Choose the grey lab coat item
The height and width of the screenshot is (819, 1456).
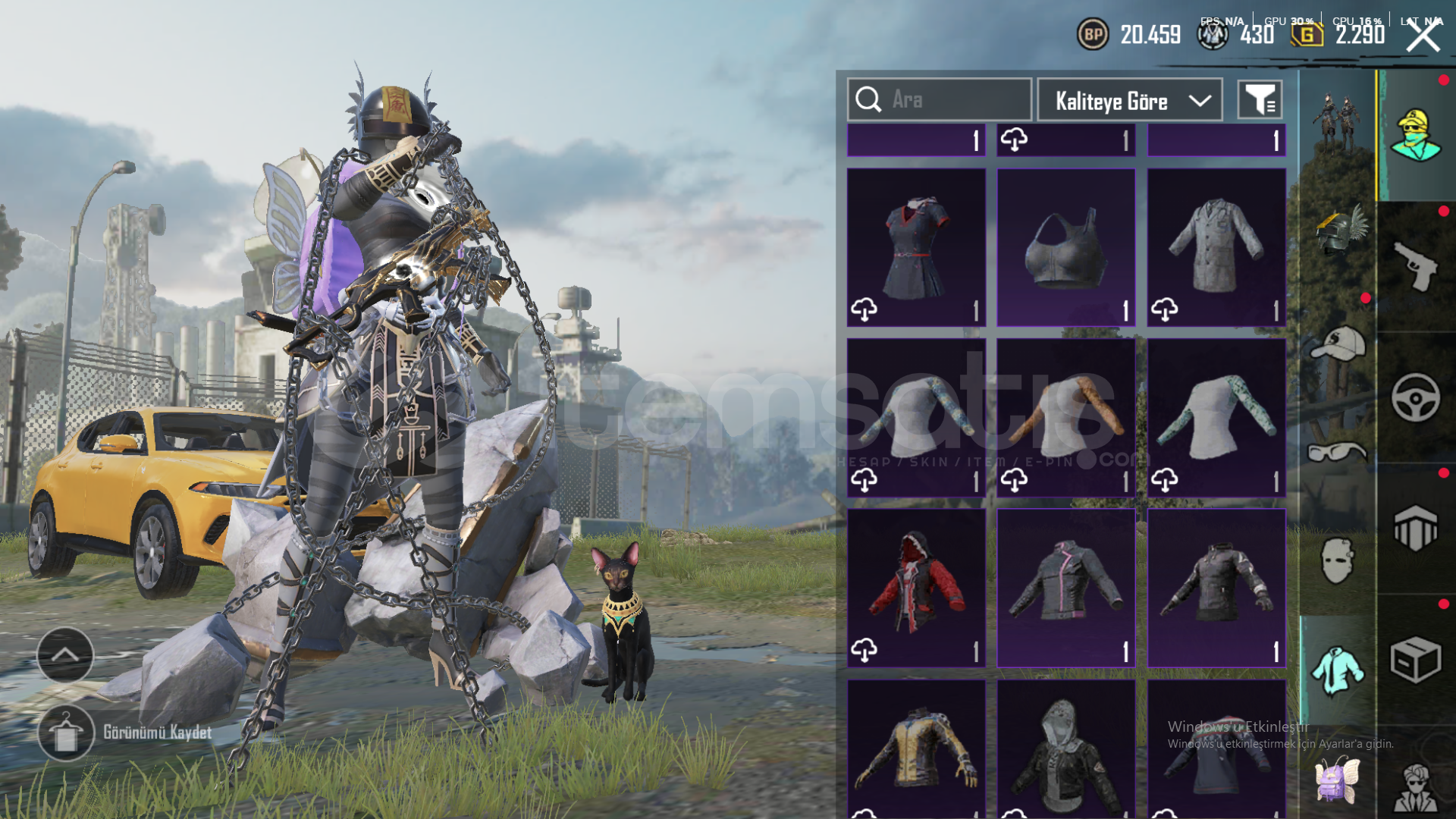(1216, 247)
